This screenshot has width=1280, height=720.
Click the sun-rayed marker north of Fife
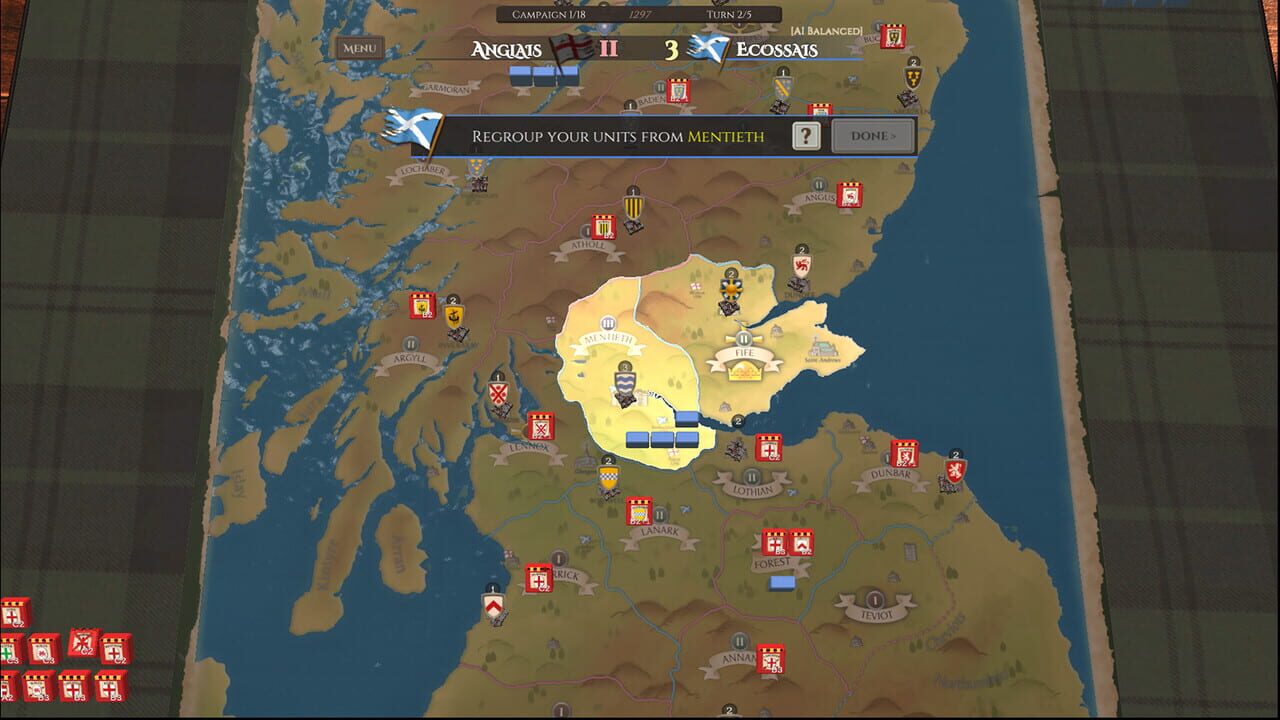pyautogui.click(x=732, y=289)
